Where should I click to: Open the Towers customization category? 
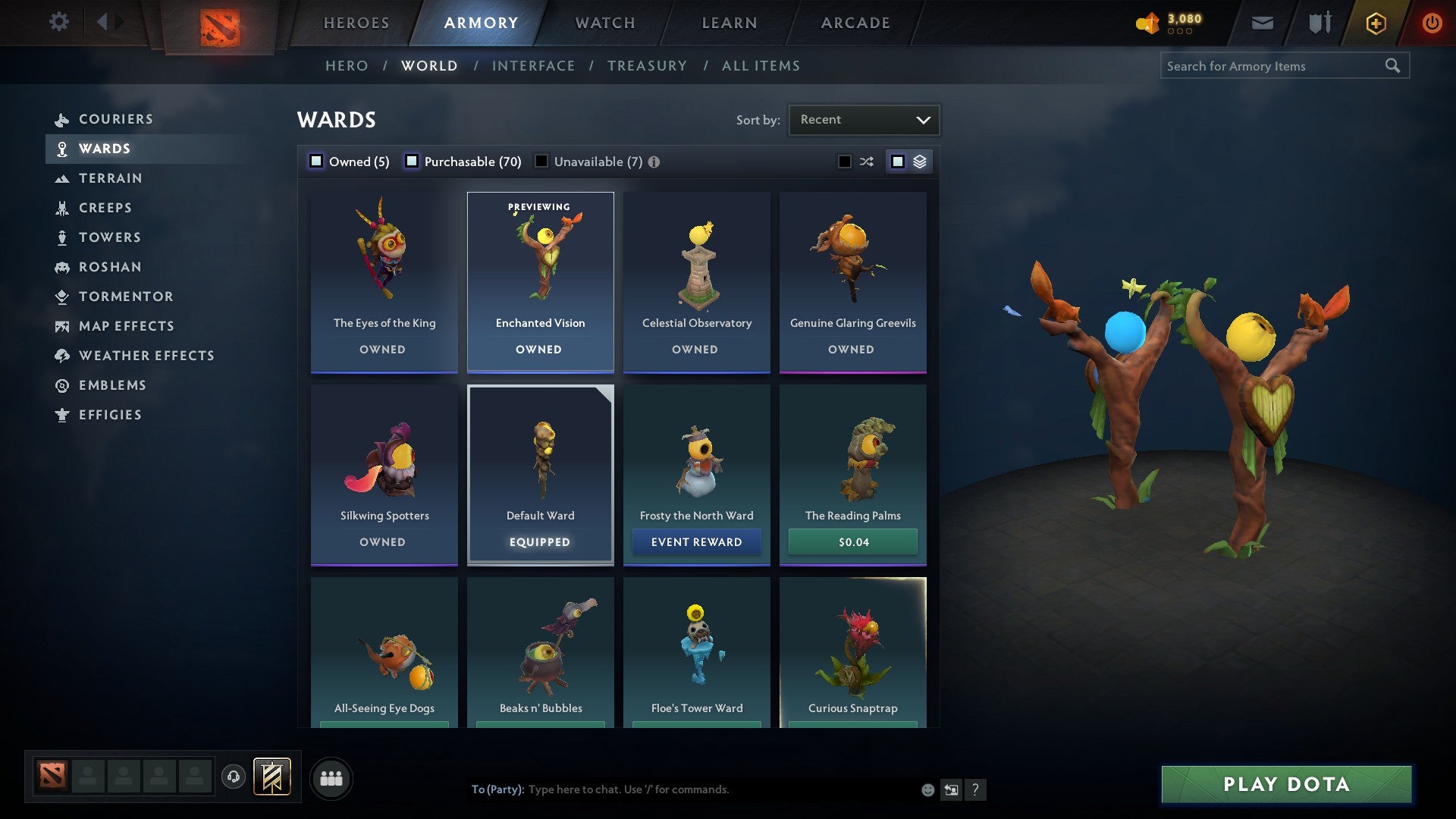[111, 237]
